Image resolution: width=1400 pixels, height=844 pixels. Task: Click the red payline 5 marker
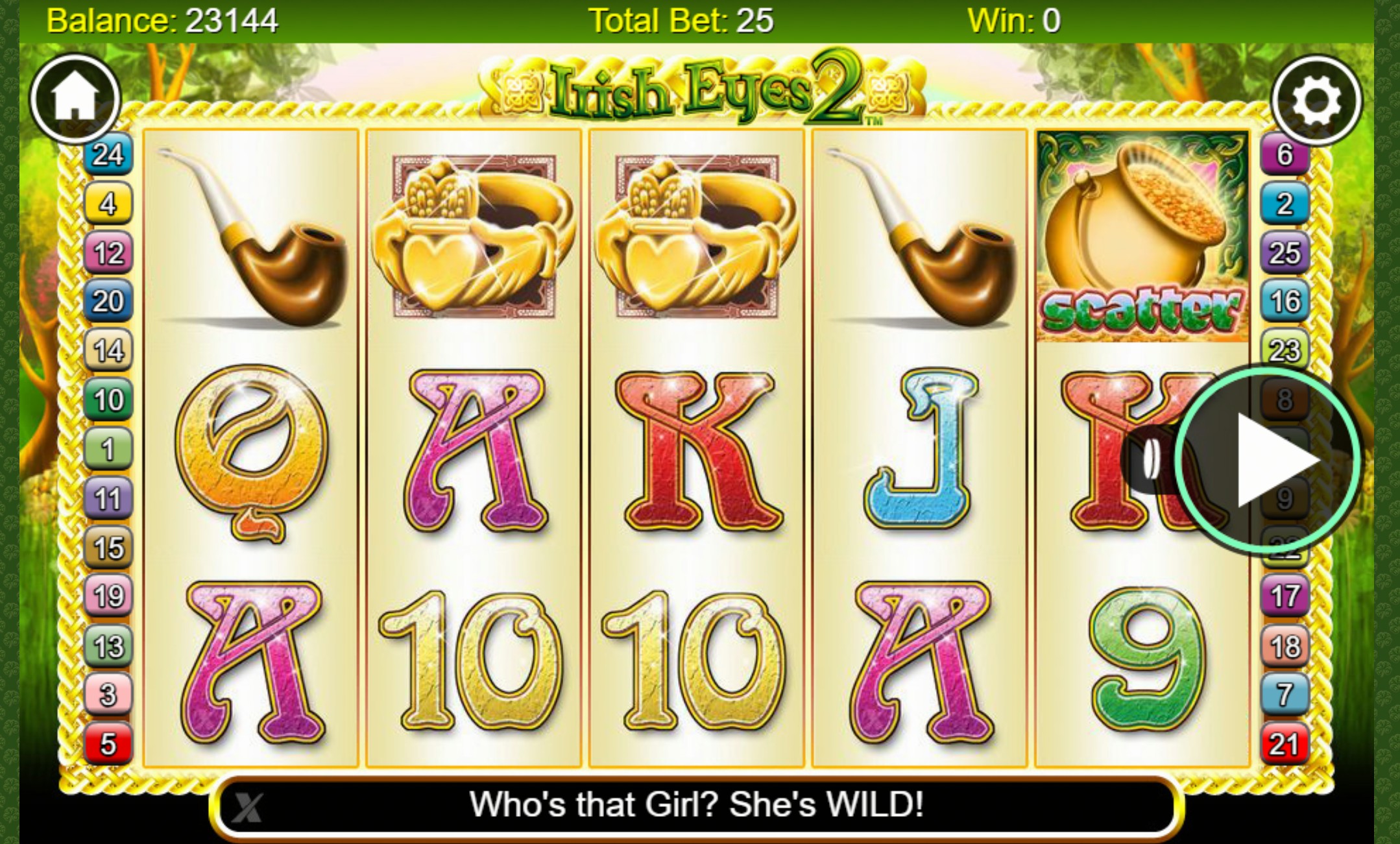[x=108, y=744]
